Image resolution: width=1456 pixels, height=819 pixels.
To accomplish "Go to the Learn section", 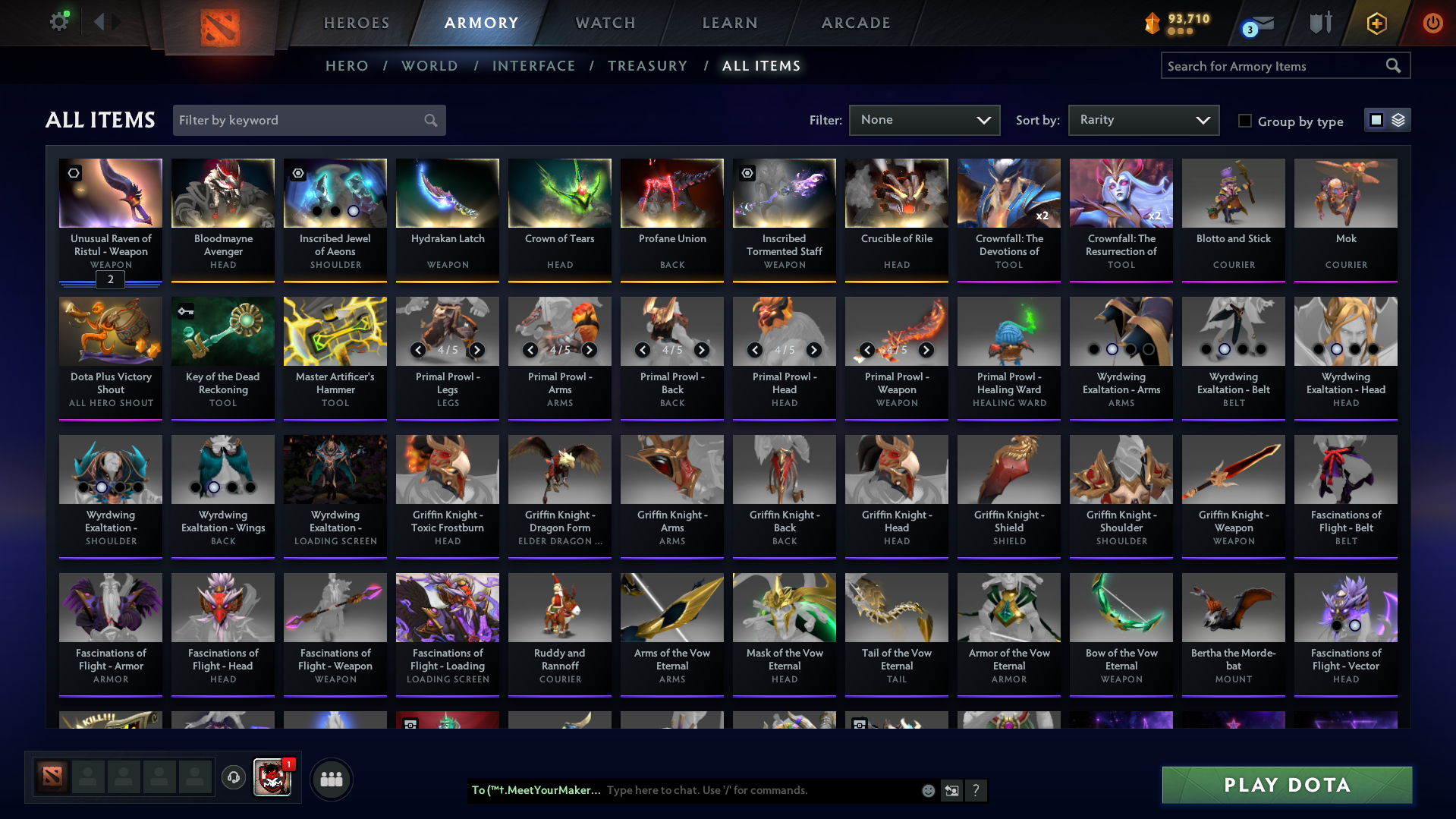I will point(730,23).
